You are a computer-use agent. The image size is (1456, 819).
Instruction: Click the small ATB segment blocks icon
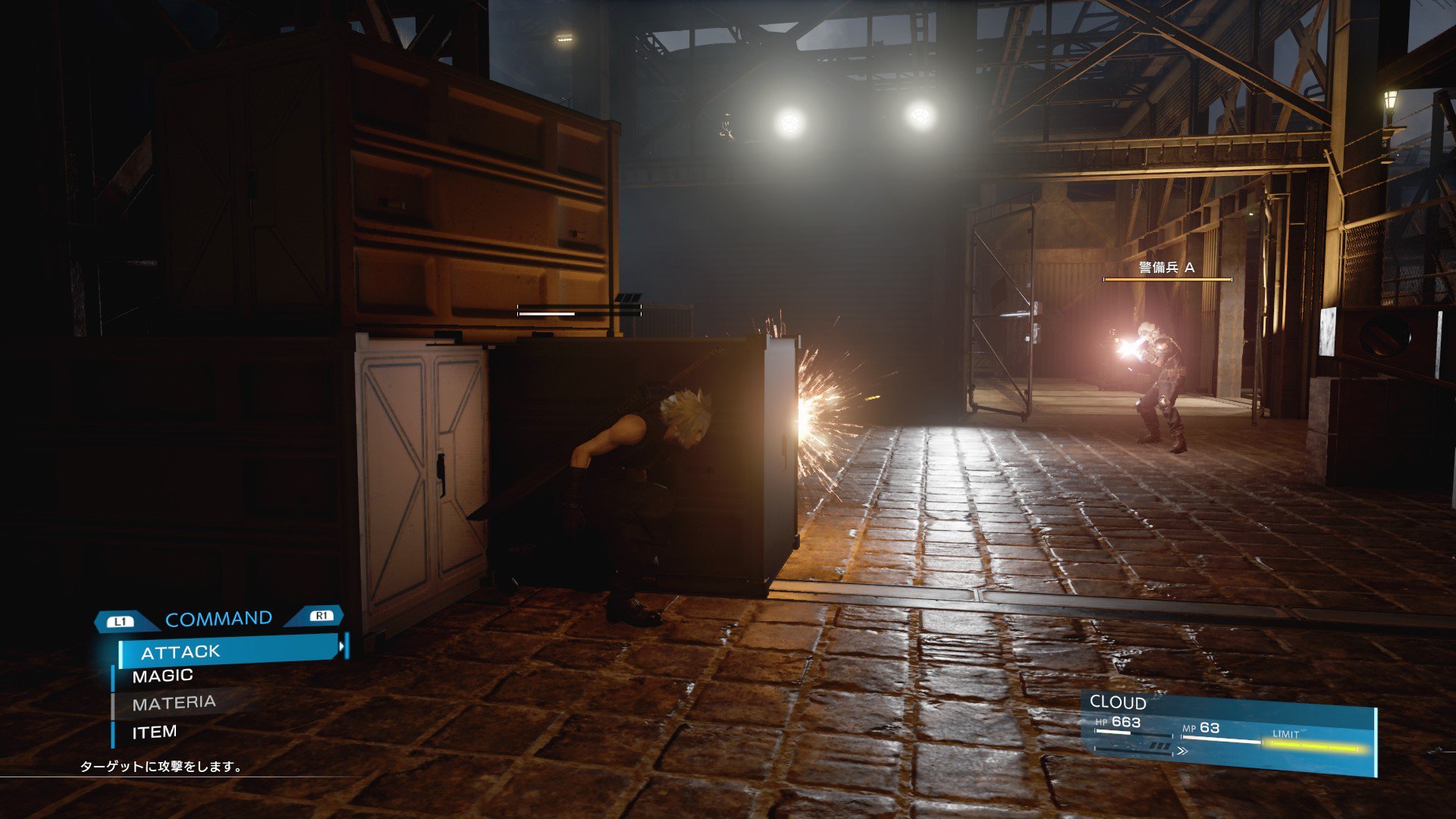1160,747
